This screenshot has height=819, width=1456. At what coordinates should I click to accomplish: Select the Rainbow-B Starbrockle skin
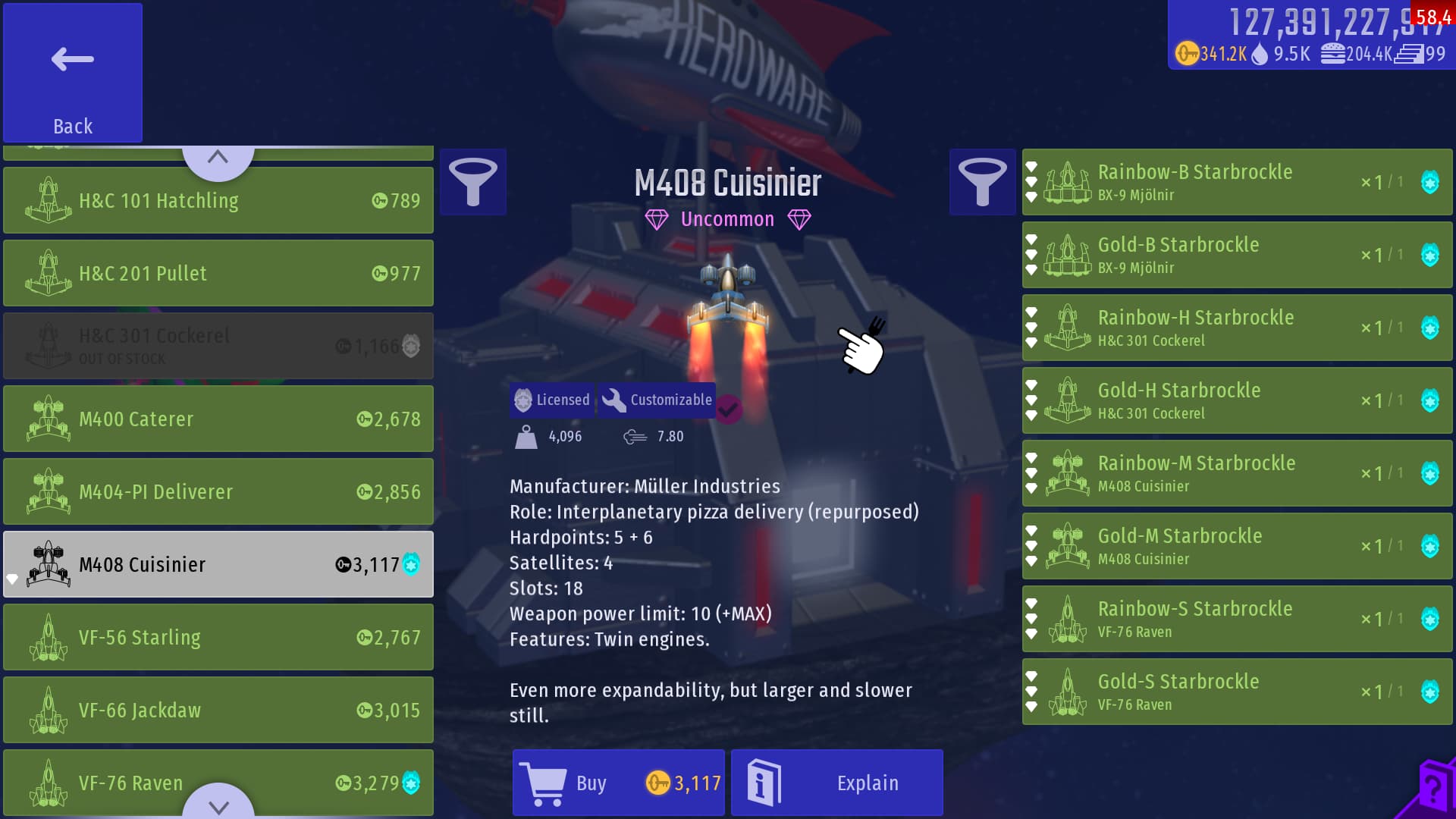(x=1236, y=182)
